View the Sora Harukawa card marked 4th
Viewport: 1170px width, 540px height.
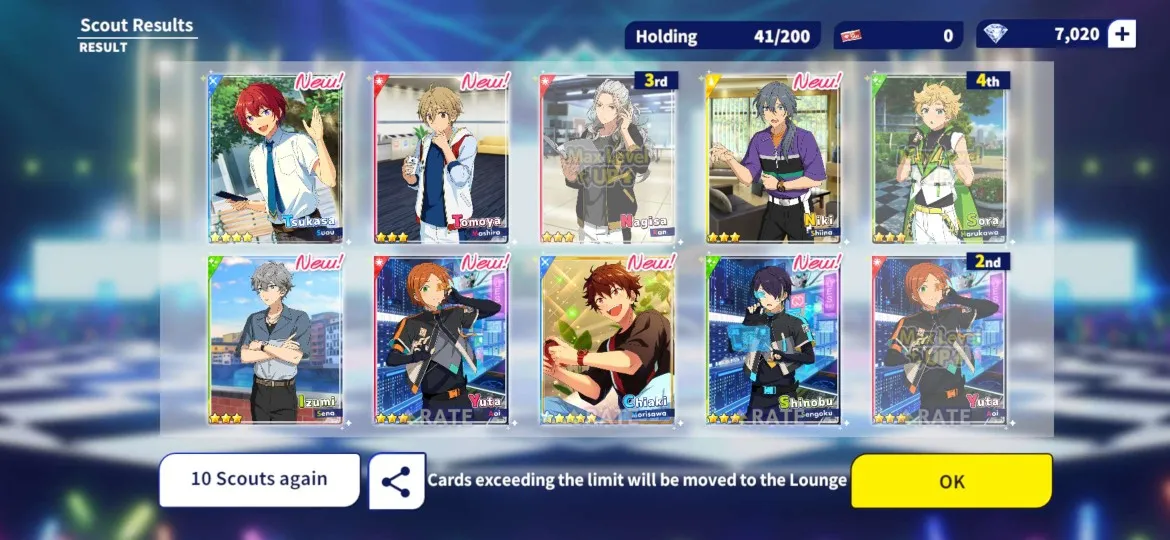click(x=940, y=158)
